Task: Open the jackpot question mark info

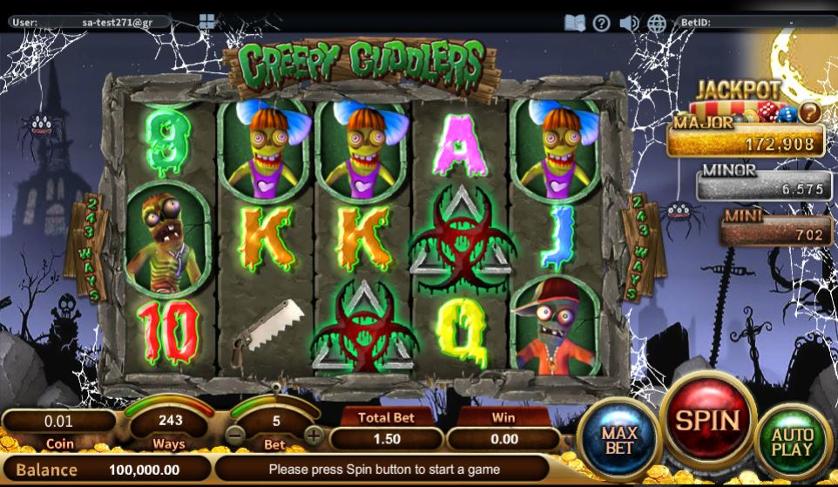Action: 809,113
